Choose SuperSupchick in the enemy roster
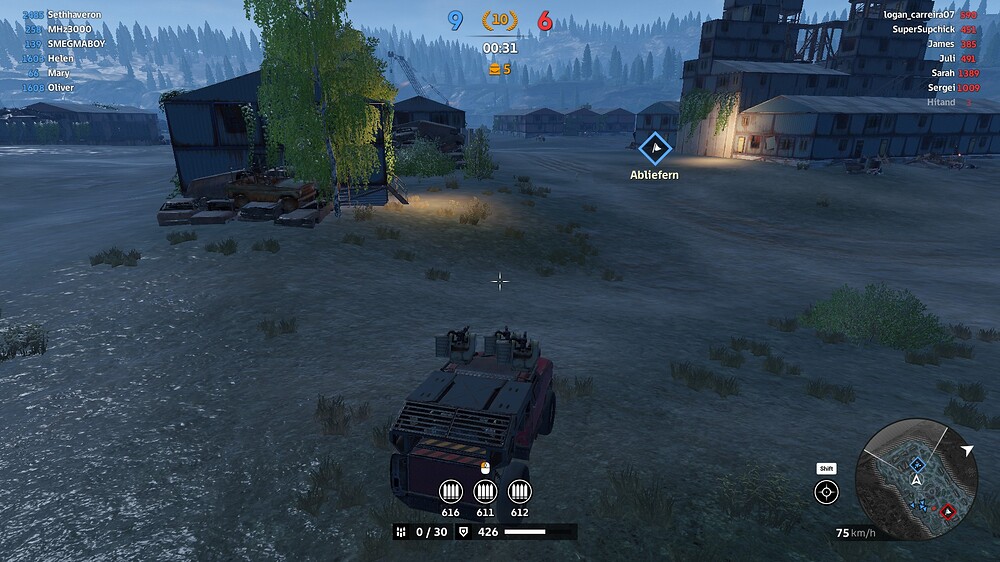Viewport: 1000px width, 562px height. 922,30
